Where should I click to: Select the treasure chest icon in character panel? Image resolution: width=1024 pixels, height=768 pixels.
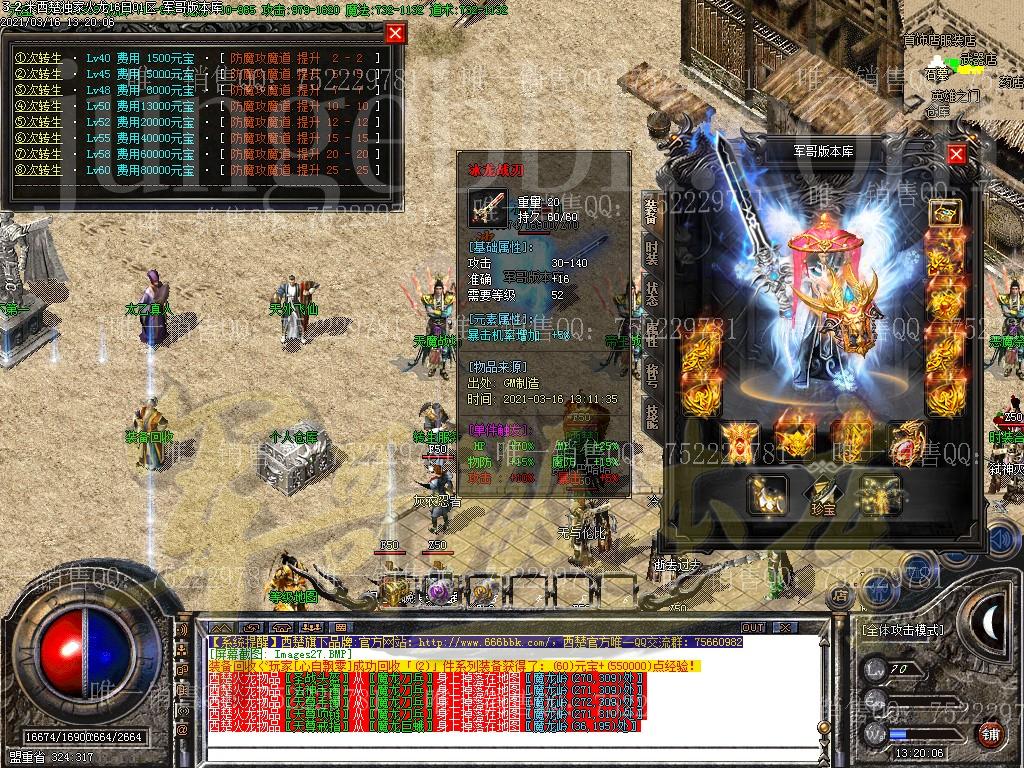pyautogui.click(x=944, y=213)
